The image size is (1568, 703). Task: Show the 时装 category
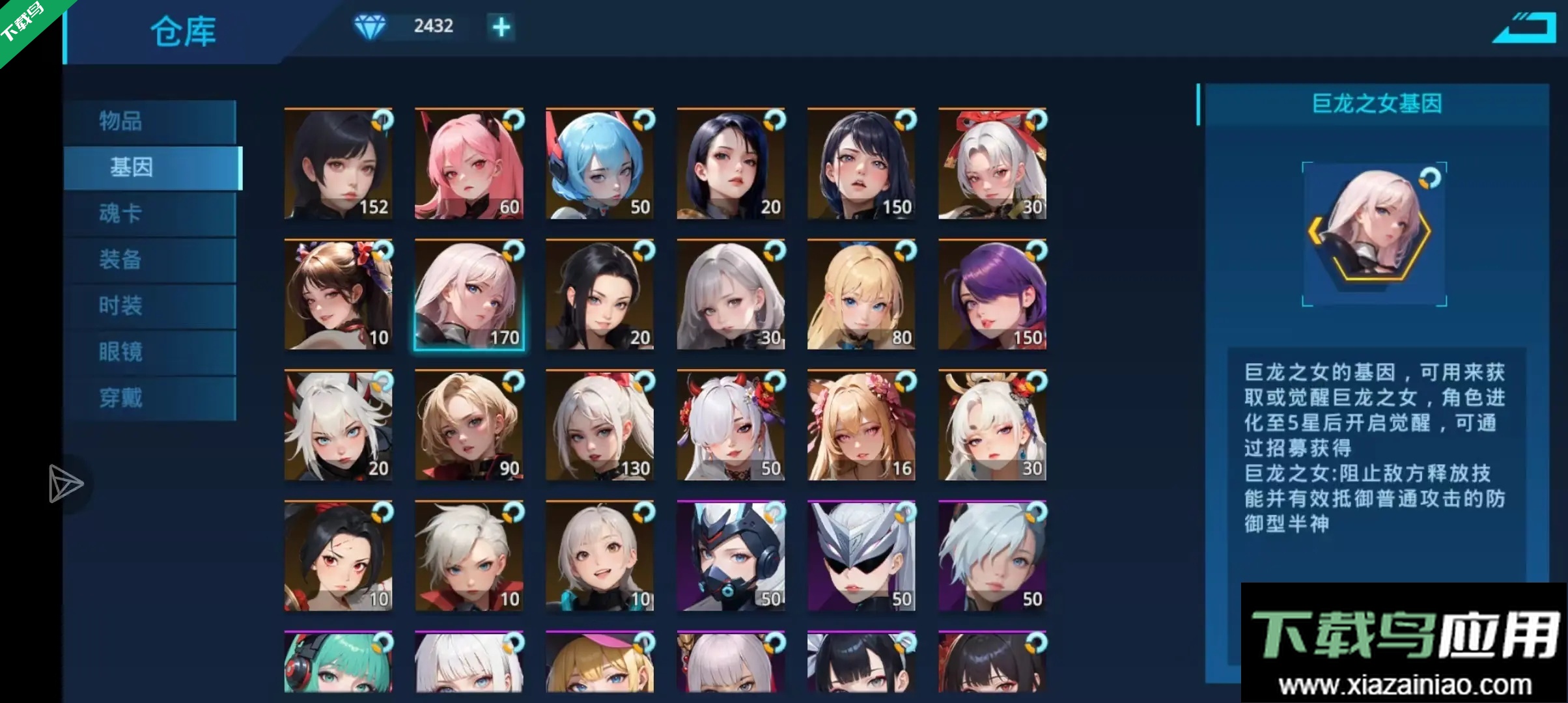tap(150, 306)
